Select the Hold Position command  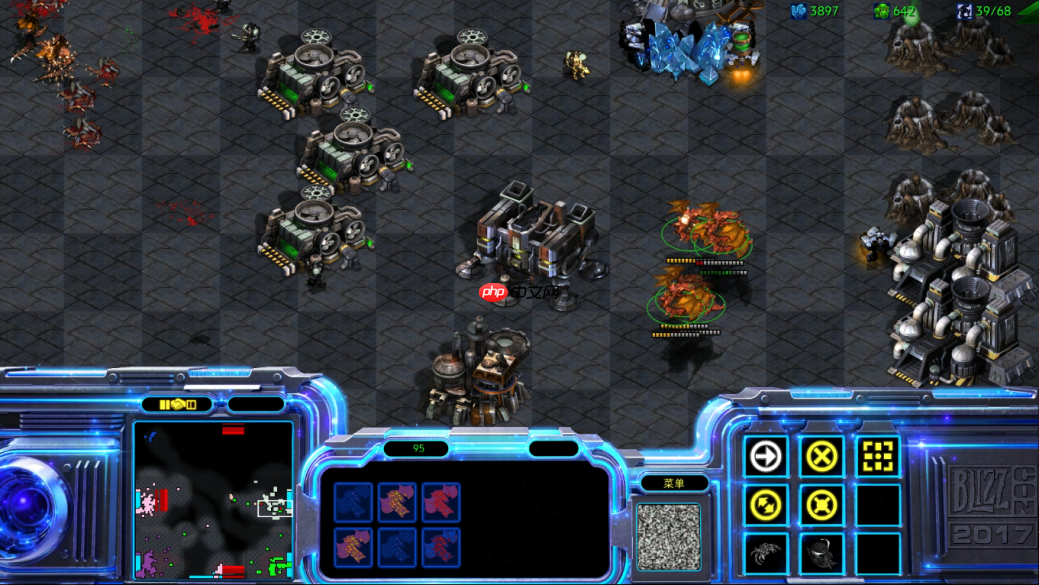pos(822,506)
